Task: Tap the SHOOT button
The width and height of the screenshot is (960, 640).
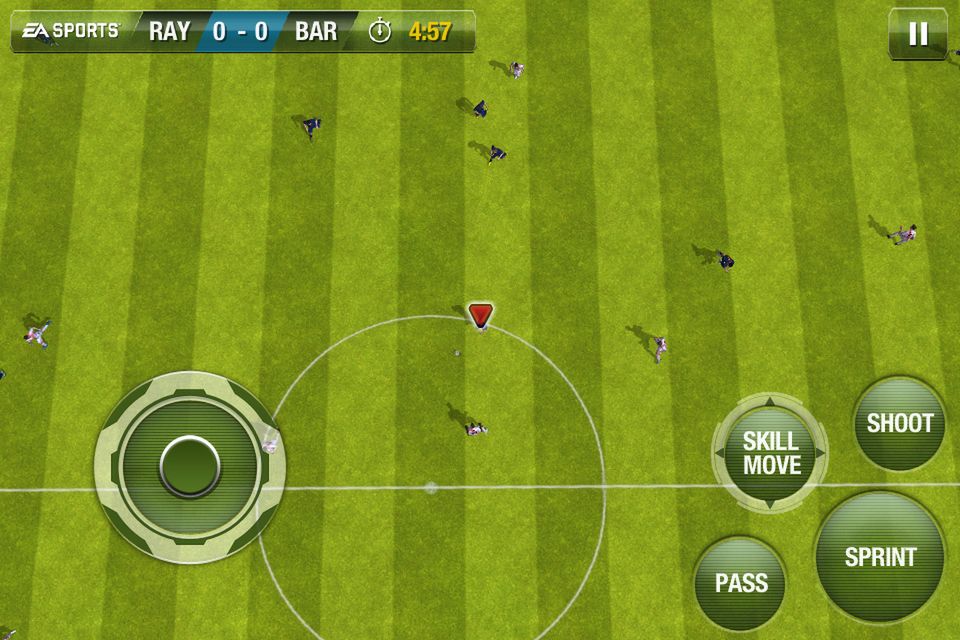Action: (899, 423)
